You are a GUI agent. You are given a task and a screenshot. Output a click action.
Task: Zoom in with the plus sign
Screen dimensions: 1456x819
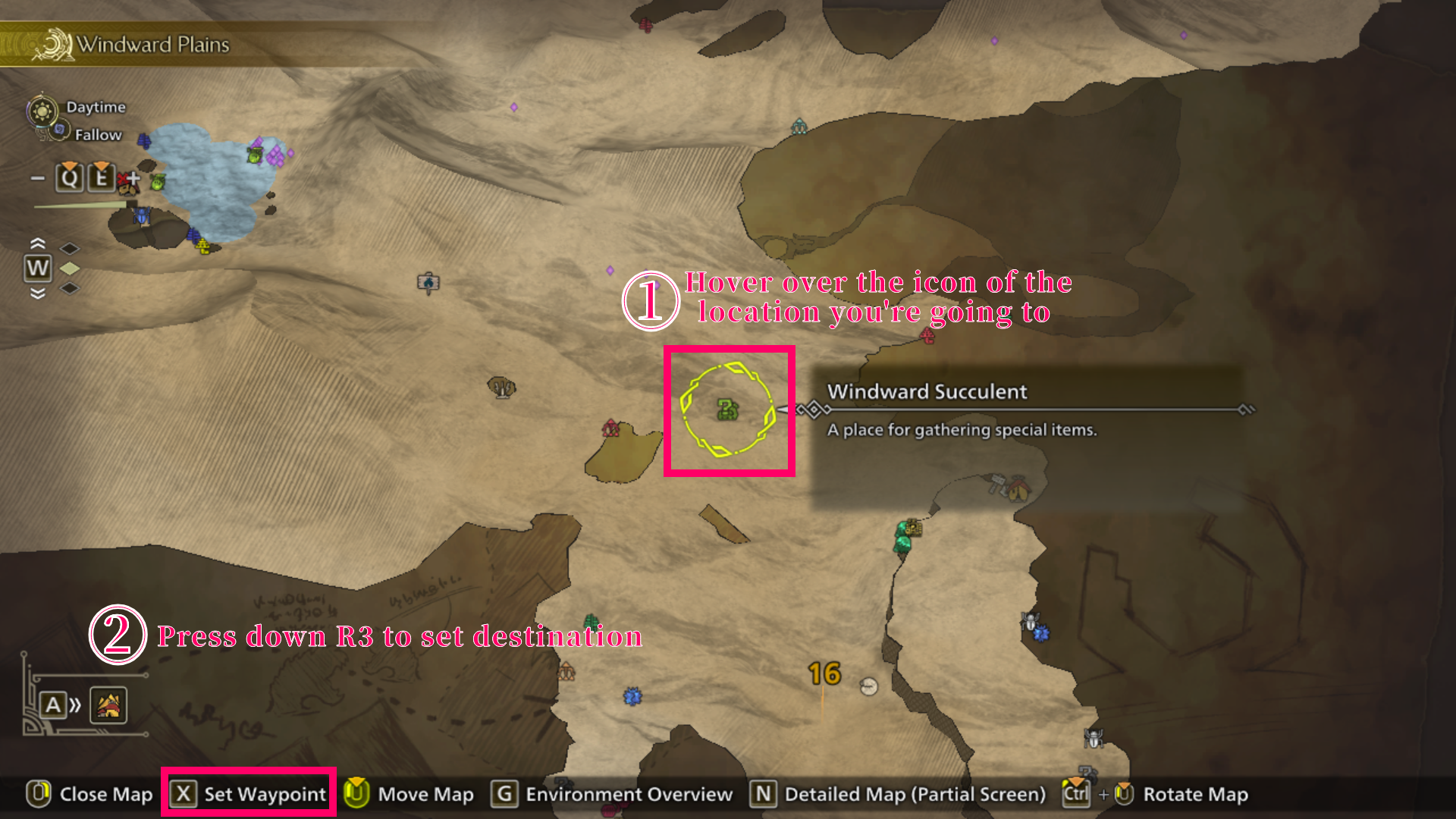coord(134,178)
